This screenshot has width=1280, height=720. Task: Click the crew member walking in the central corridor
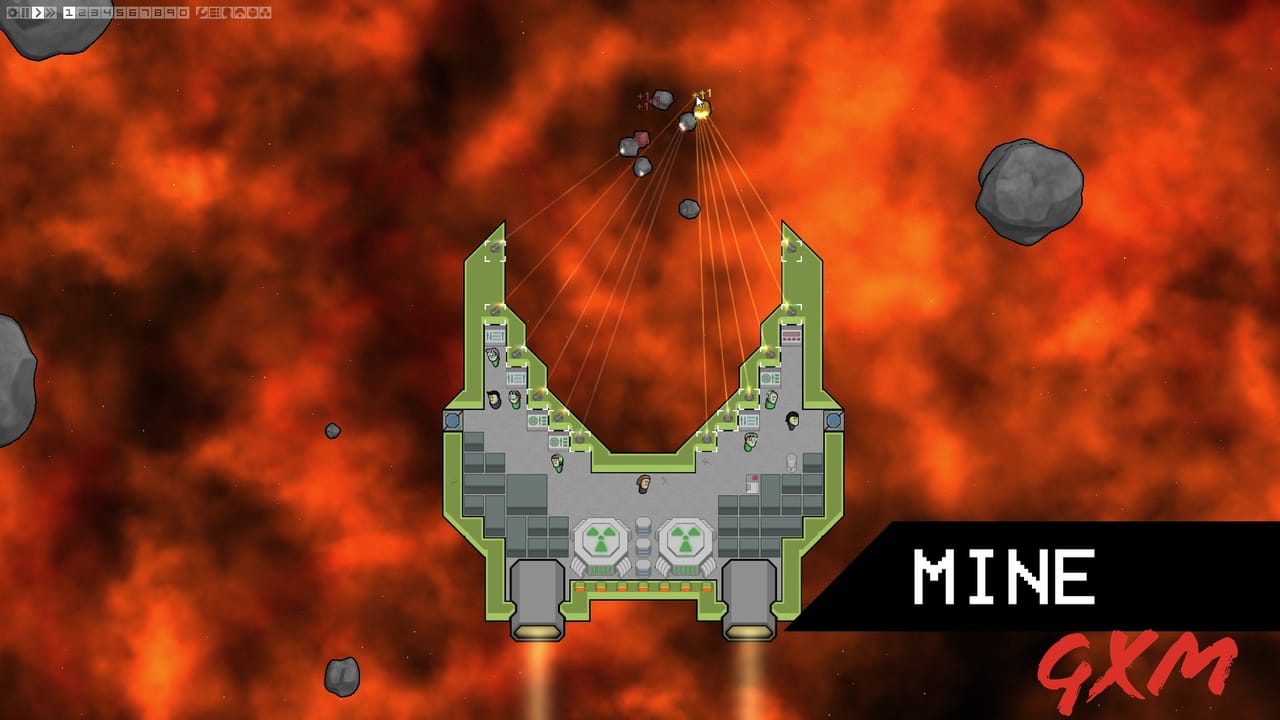coord(643,484)
